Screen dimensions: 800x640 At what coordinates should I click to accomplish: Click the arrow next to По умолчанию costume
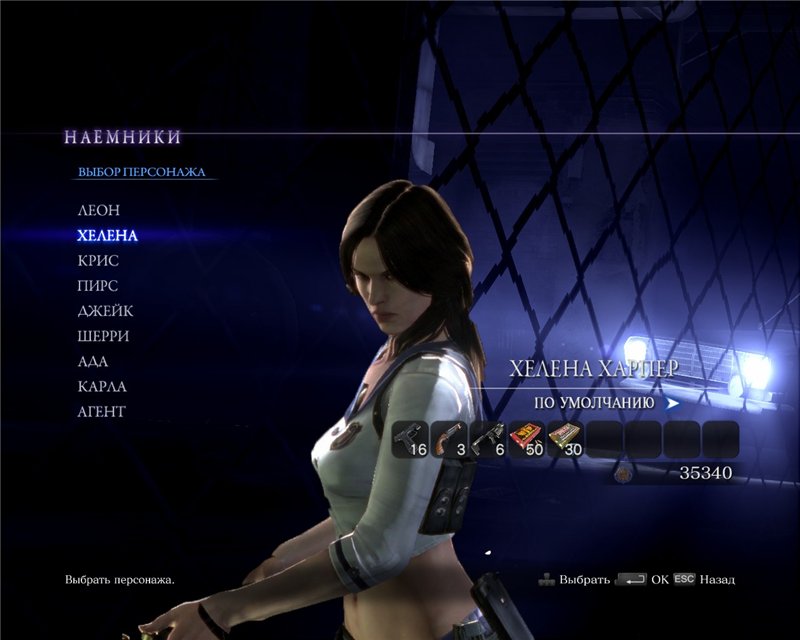672,403
